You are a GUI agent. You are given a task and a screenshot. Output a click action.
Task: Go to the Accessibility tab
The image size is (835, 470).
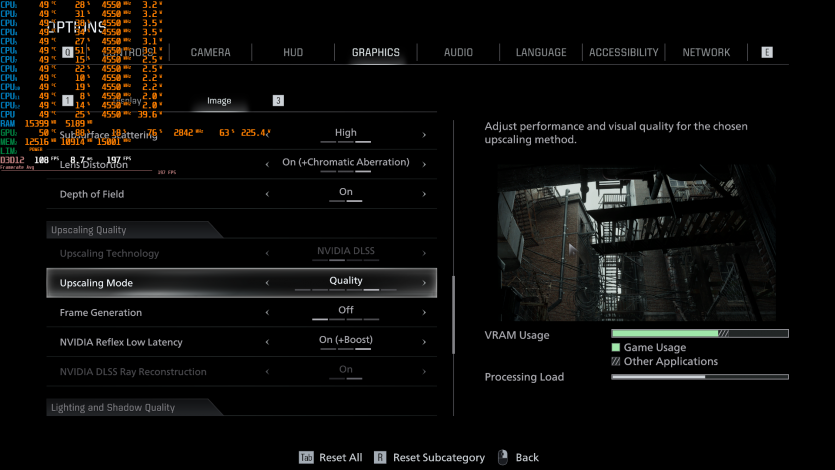[624, 52]
